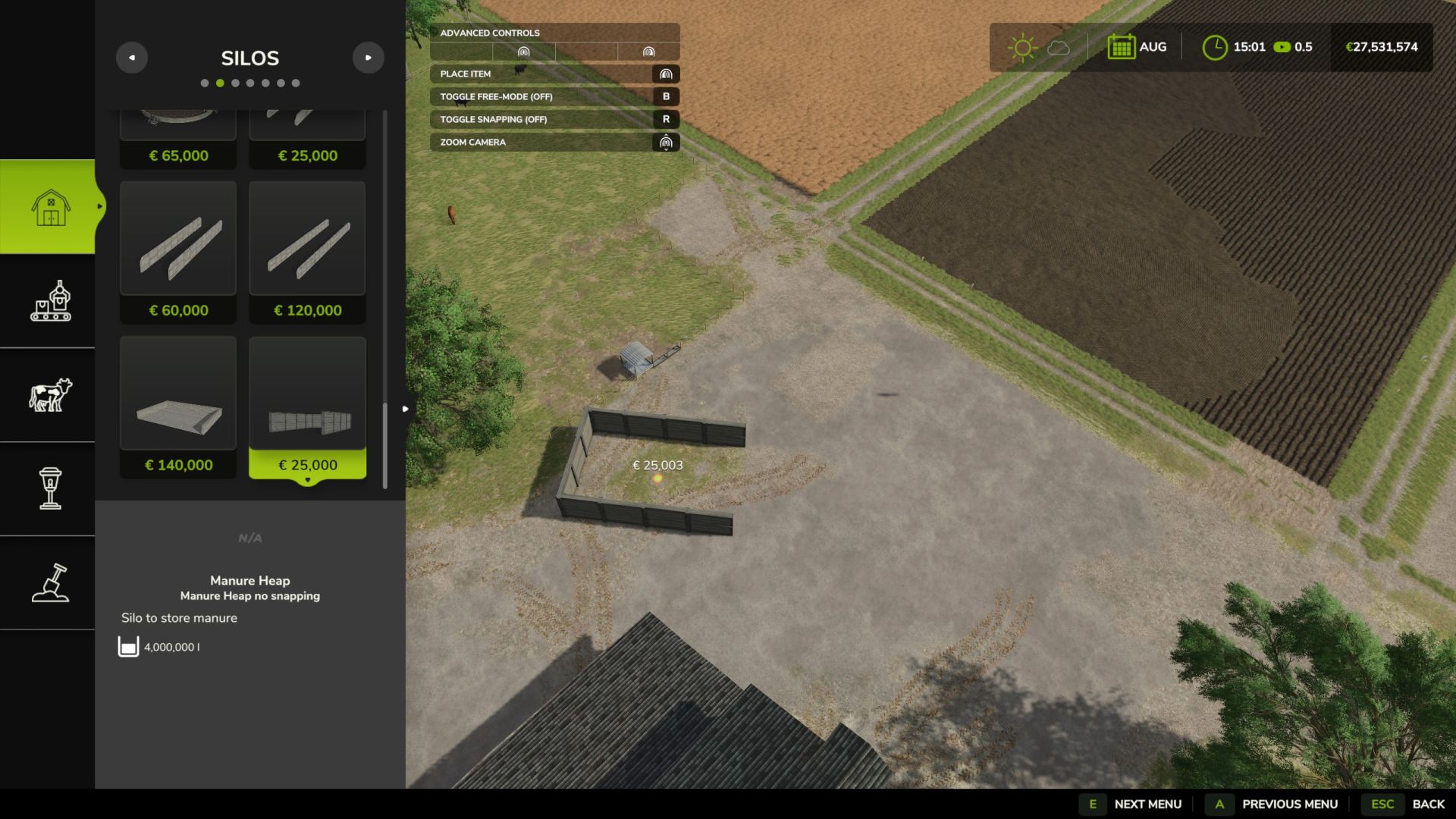The width and height of the screenshot is (1456, 819).
Task: Open the buildings category with the barn icon
Action: point(50,206)
